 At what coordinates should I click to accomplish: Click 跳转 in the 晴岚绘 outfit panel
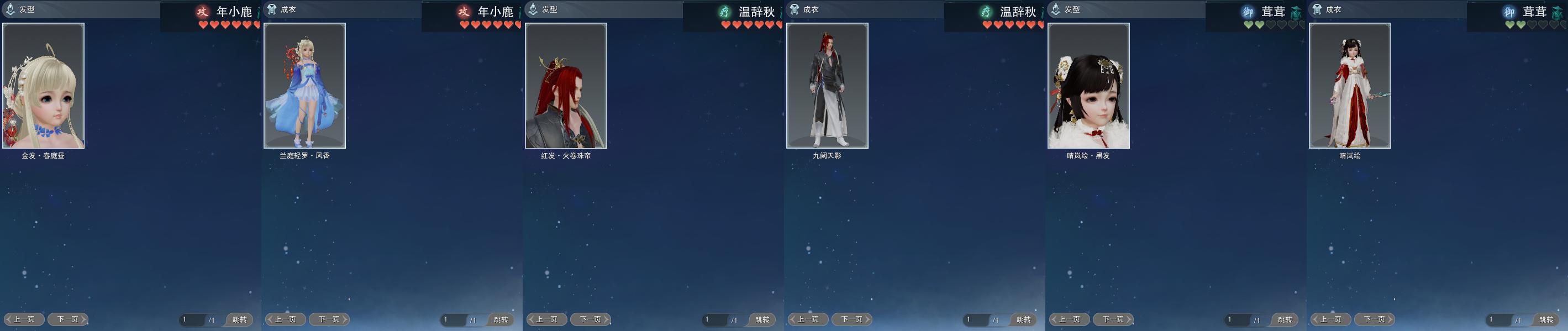pyautogui.click(x=1545, y=319)
